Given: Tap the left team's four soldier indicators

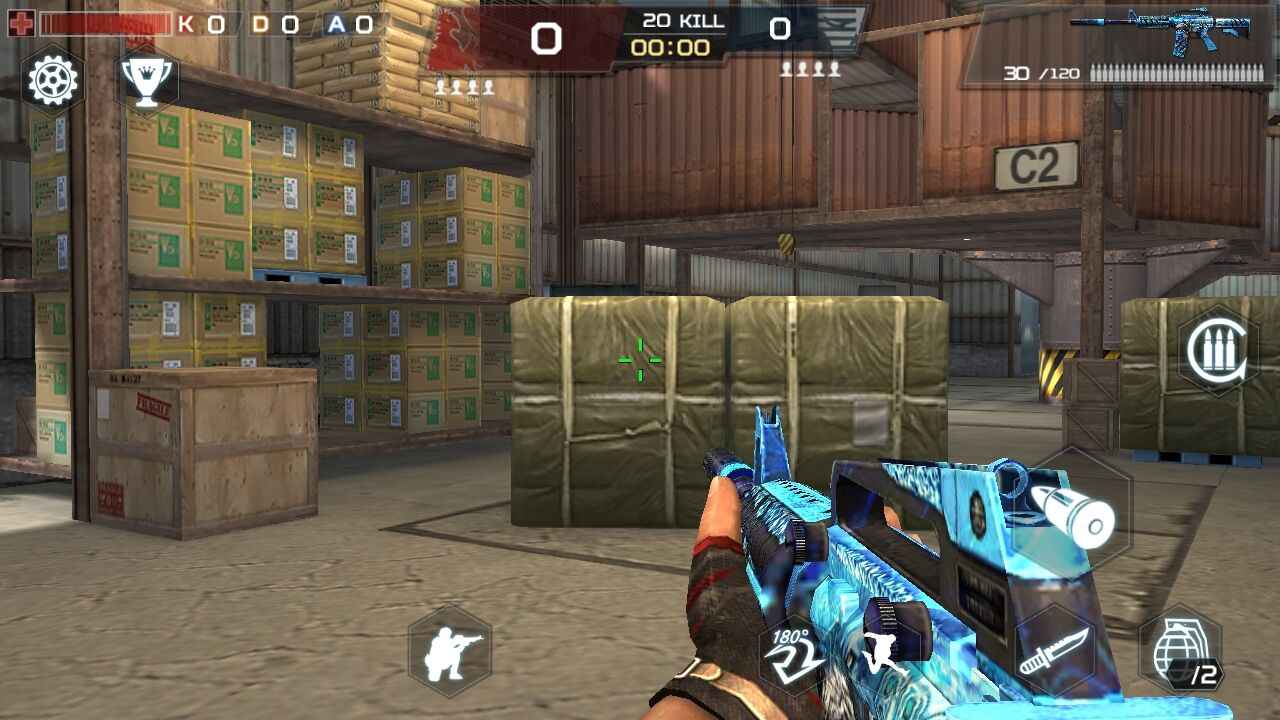Looking at the screenshot, I should pyautogui.click(x=463, y=85).
